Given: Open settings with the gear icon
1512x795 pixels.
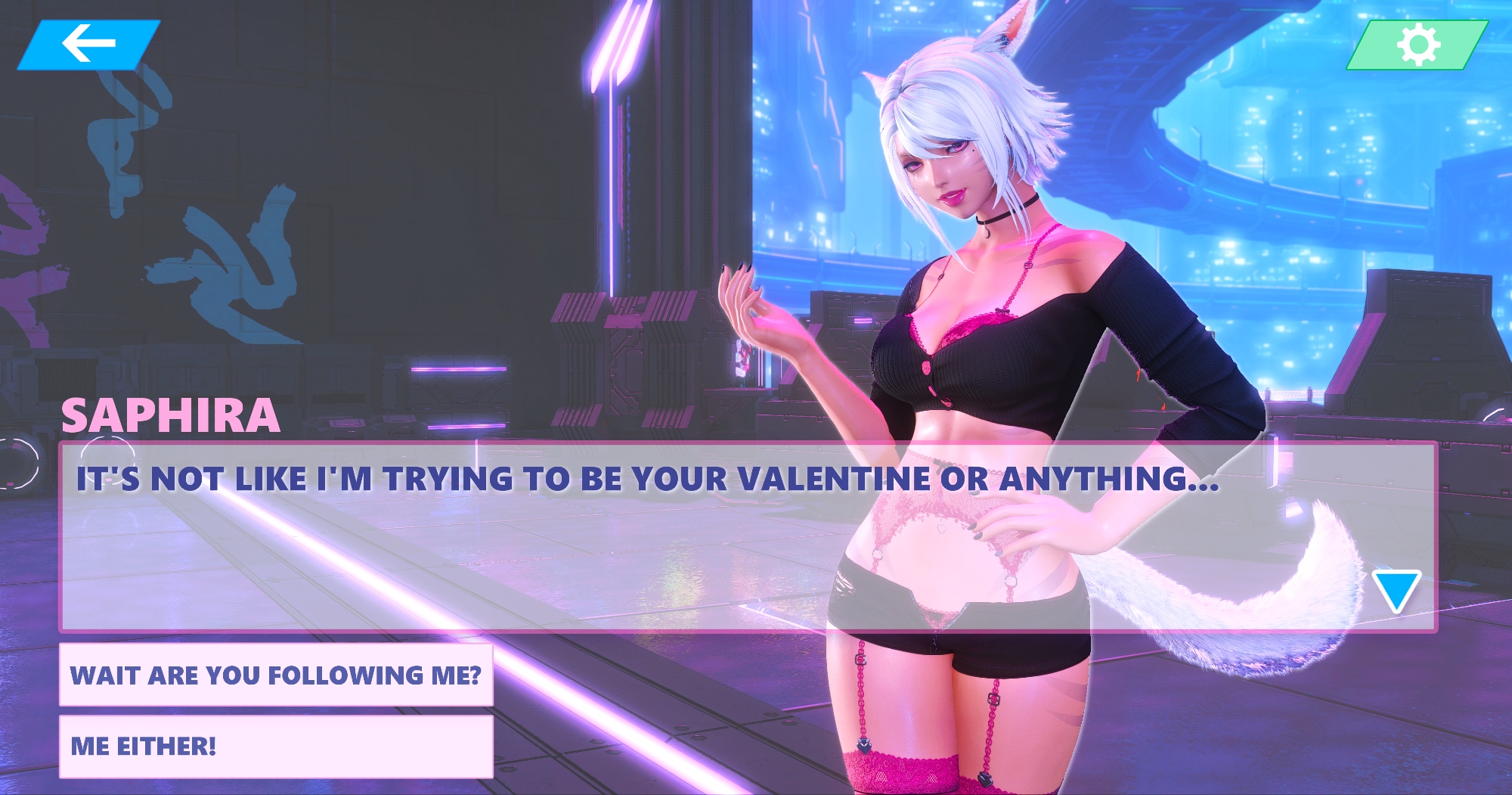Looking at the screenshot, I should [x=1417, y=45].
